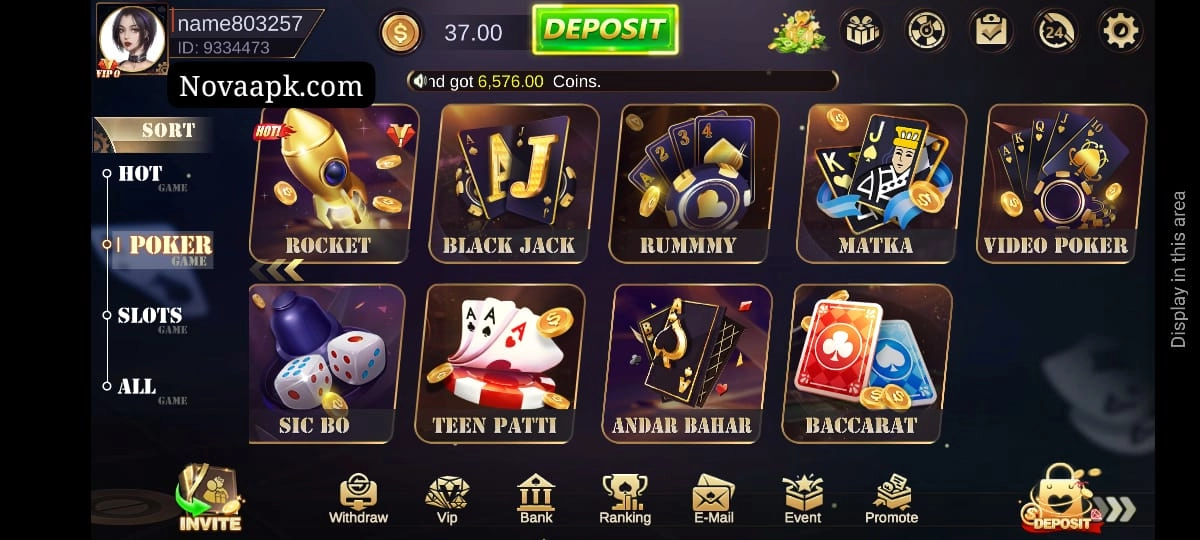The width and height of the screenshot is (1200, 540).
Task: Start the Video Poker game
Action: 1055,183
